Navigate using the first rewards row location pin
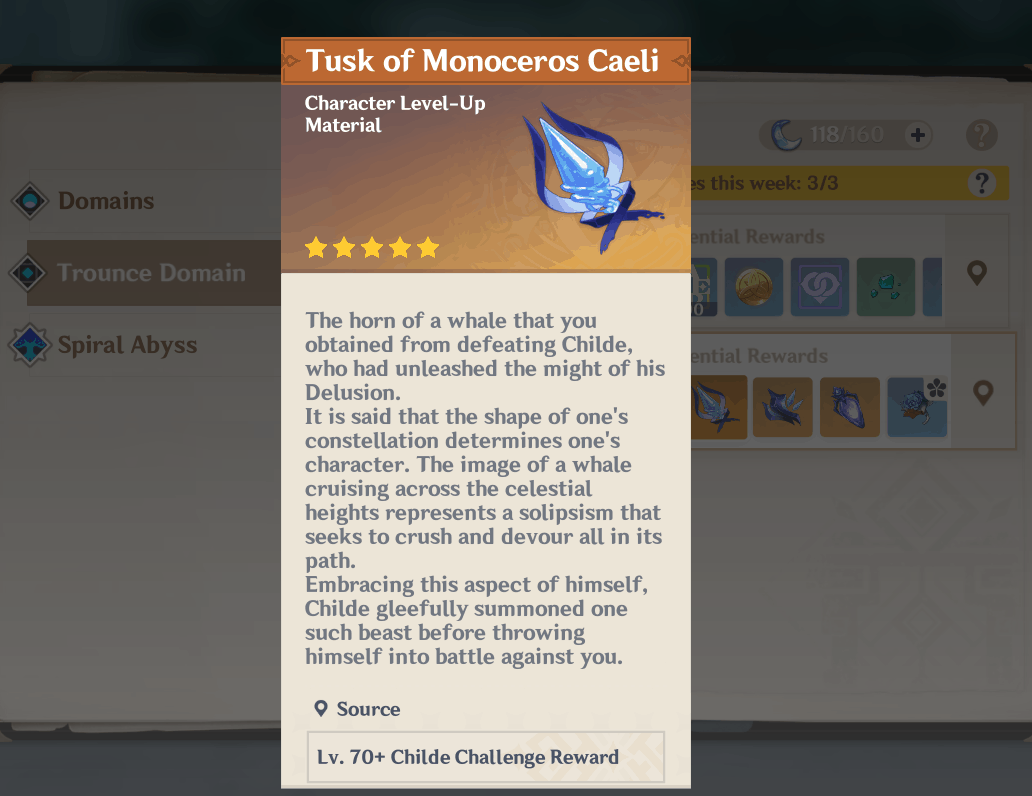The image size is (1032, 796). (x=977, y=273)
